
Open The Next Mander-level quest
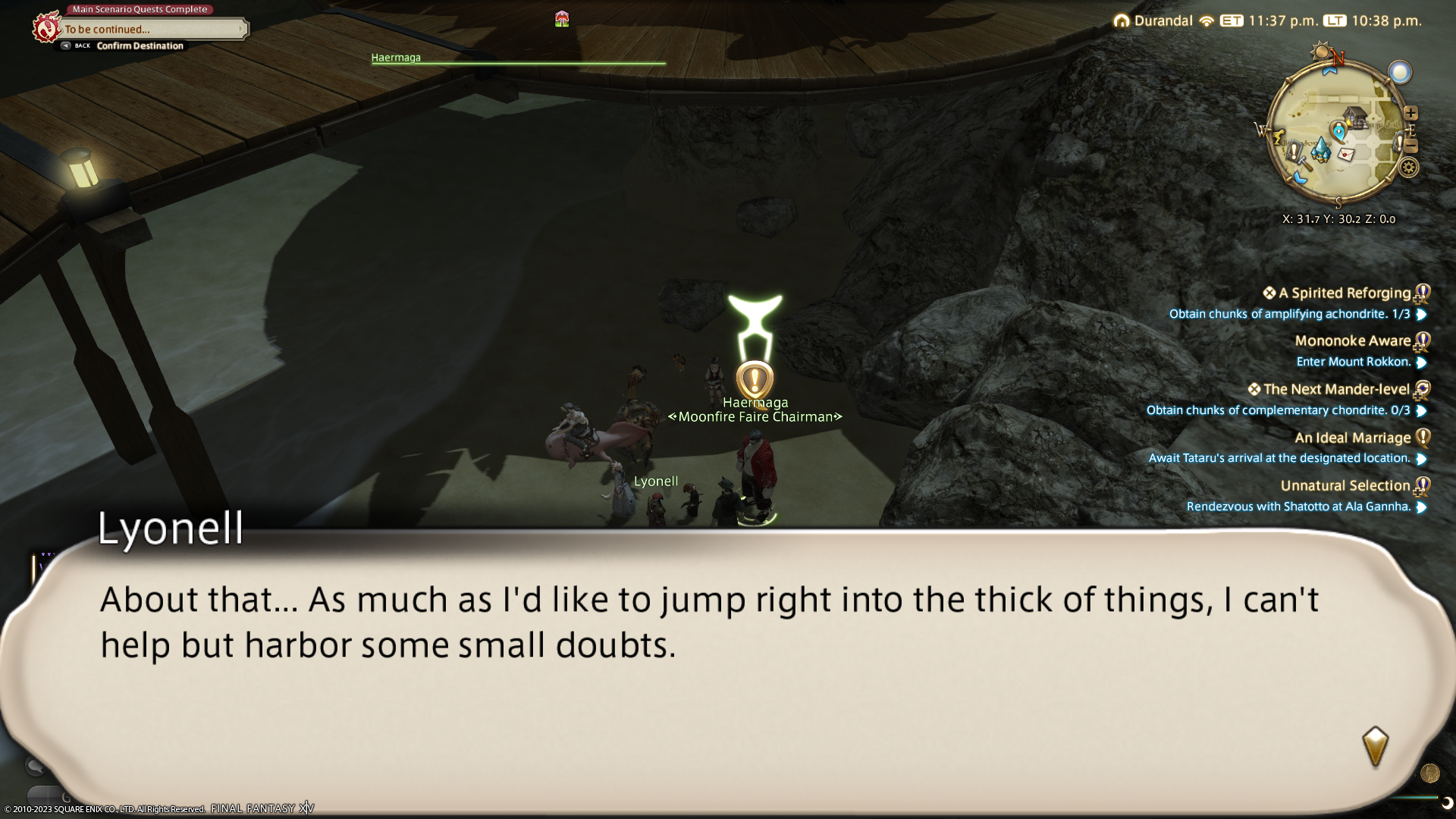[x=1335, y=390]
